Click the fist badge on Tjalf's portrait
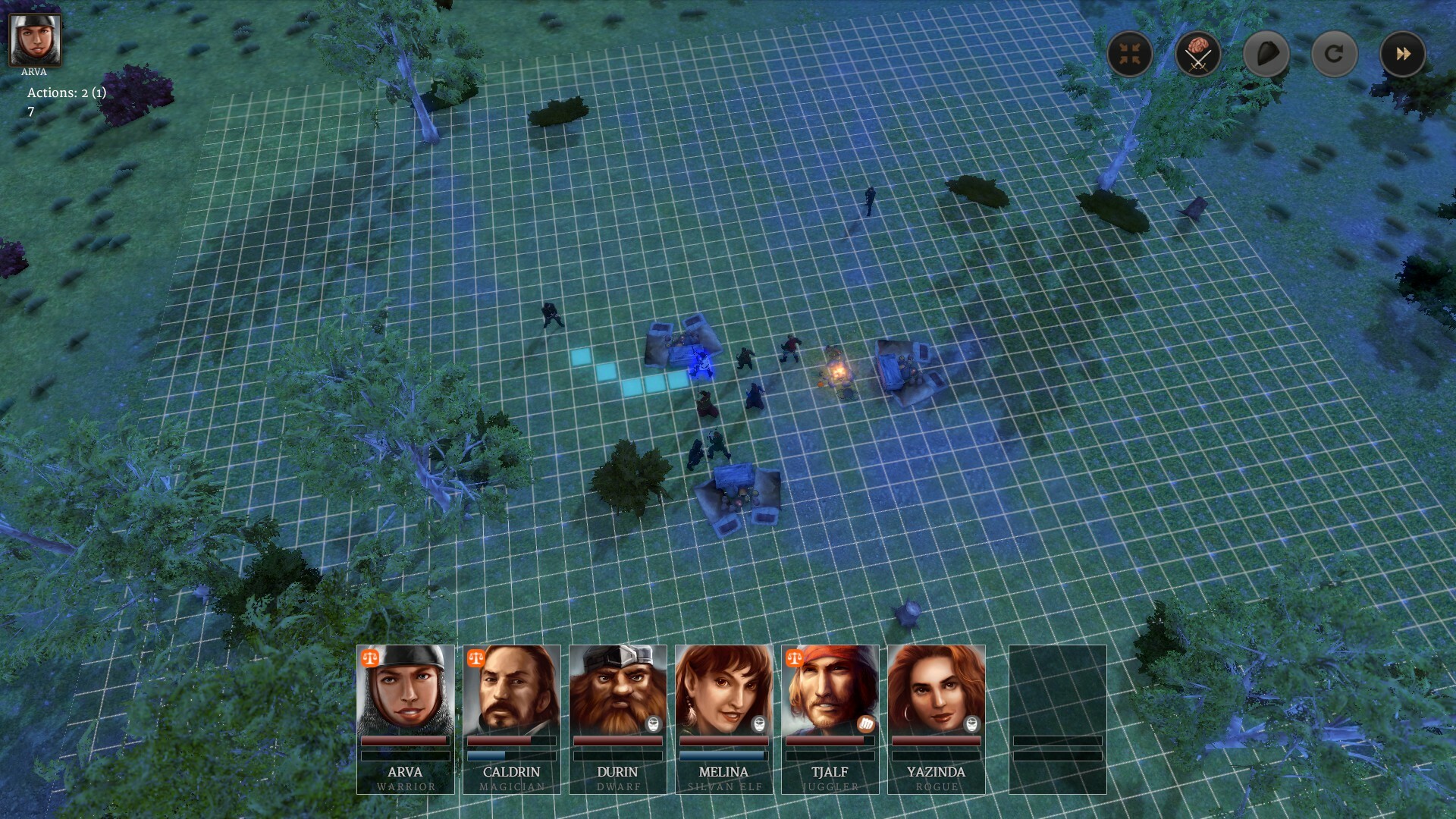1456x819 pixels. [x=864, y=726]
